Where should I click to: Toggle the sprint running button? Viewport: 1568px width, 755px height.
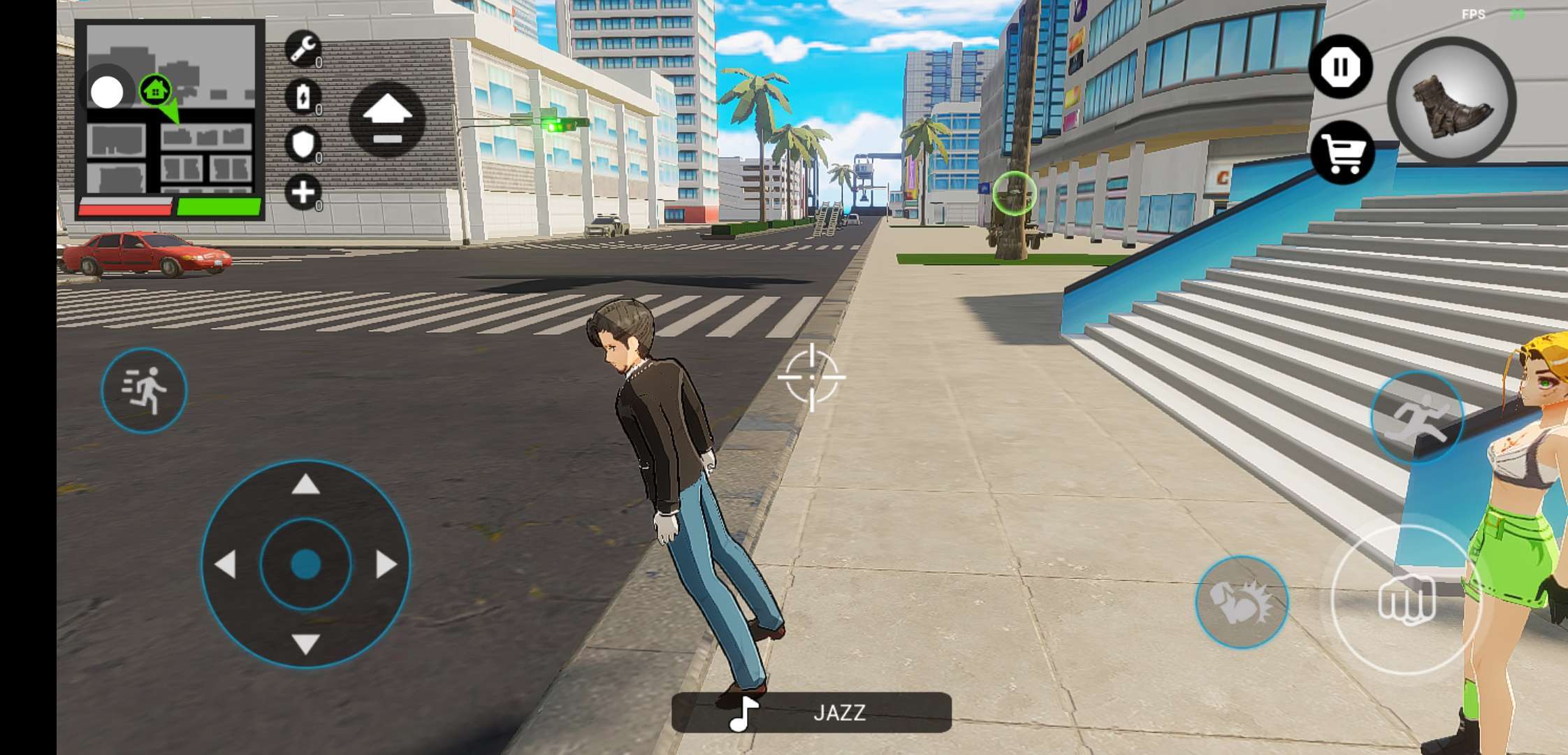[144, 390]
